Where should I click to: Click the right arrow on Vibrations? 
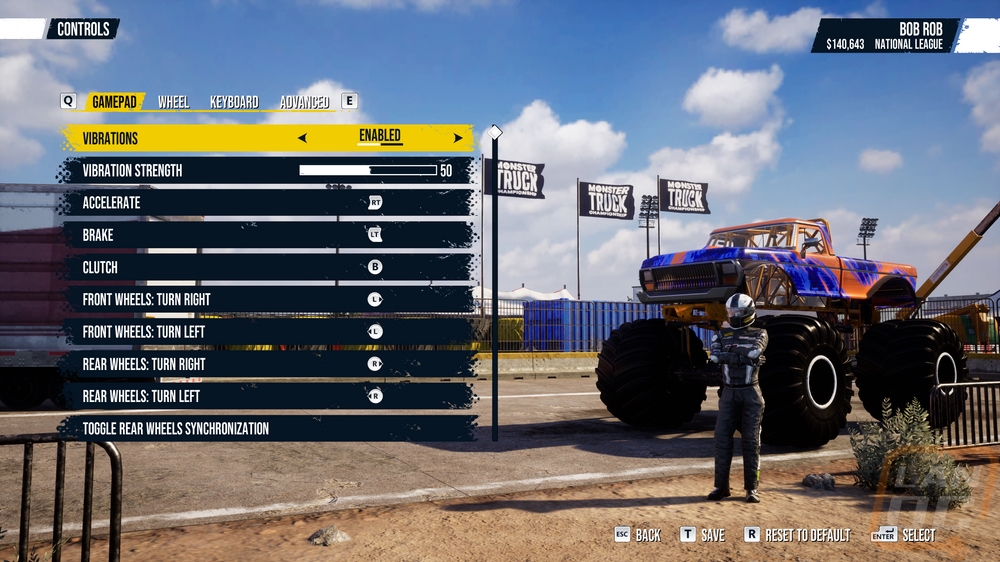pos(458,138)
